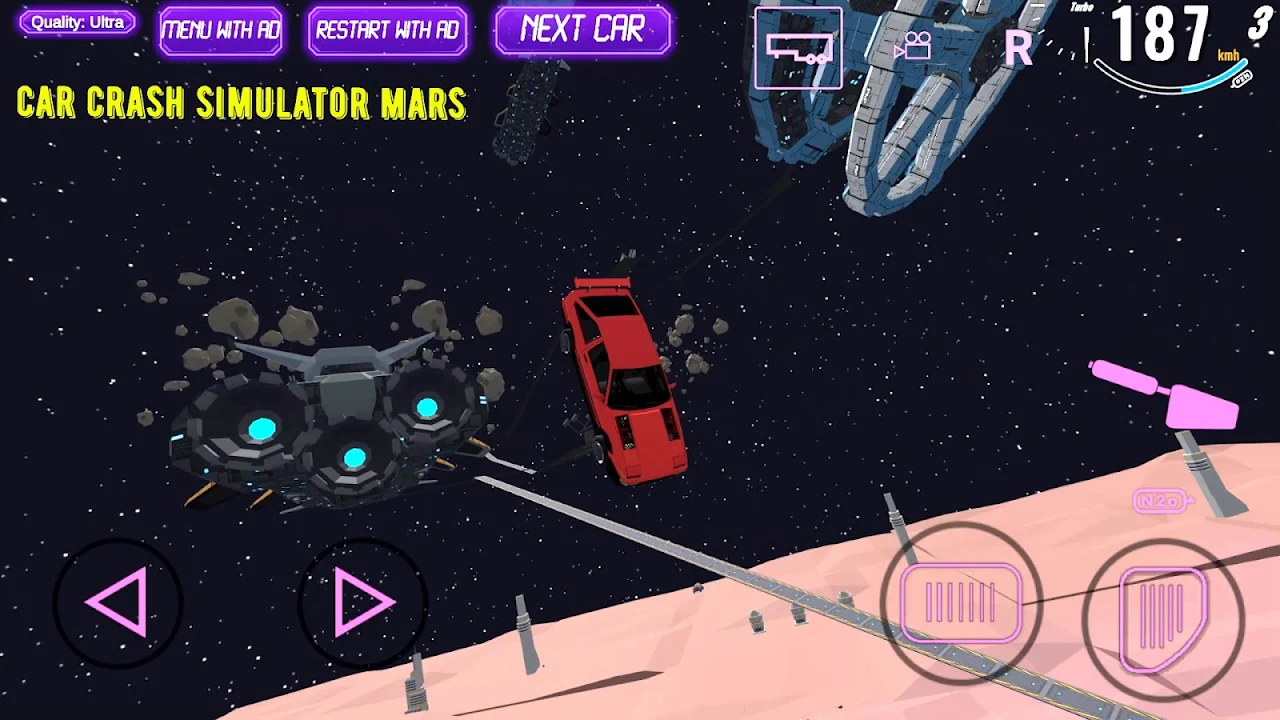
Task: Select the R gear indicator
Action: coord(1018,48)
